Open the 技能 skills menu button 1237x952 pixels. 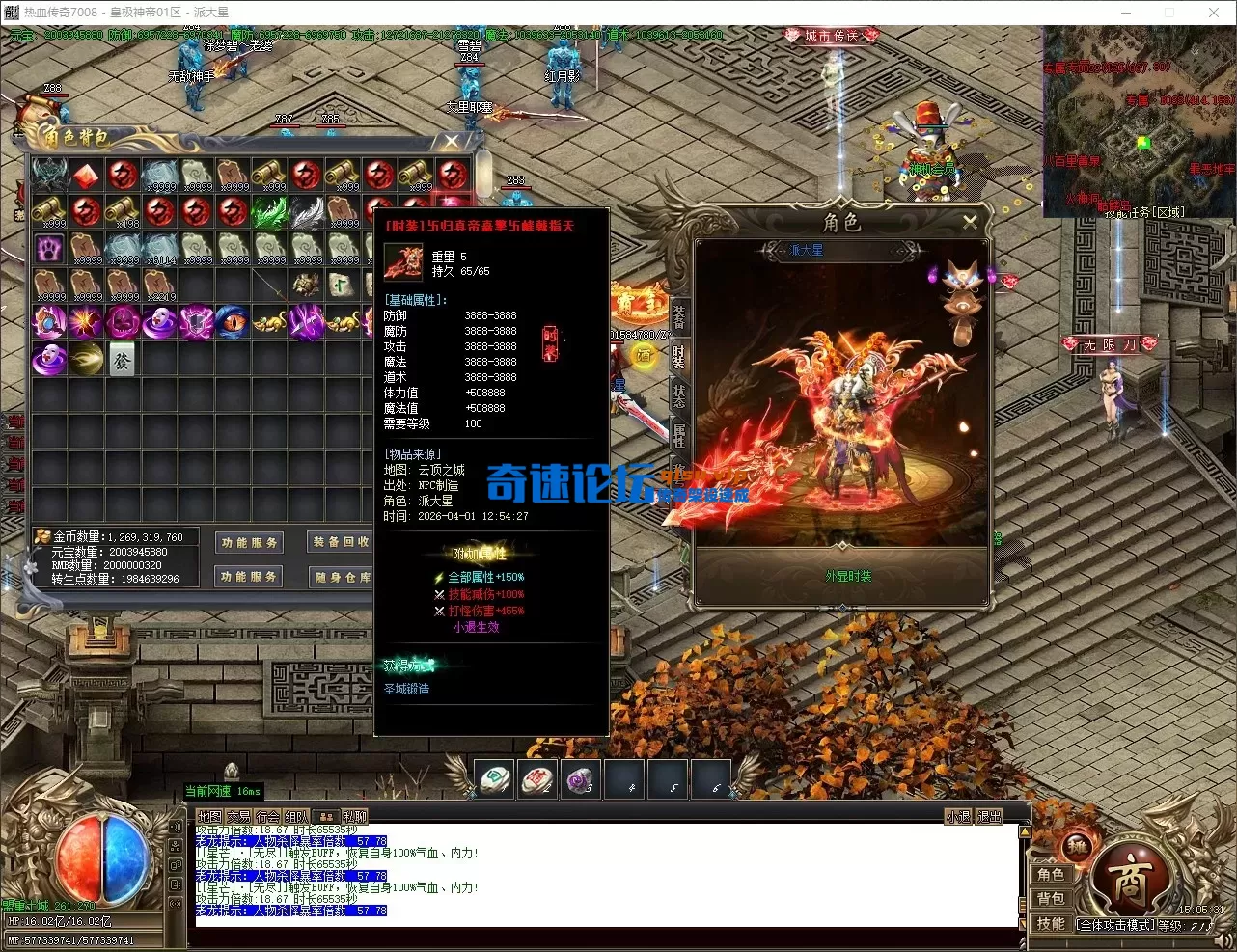1051,923
